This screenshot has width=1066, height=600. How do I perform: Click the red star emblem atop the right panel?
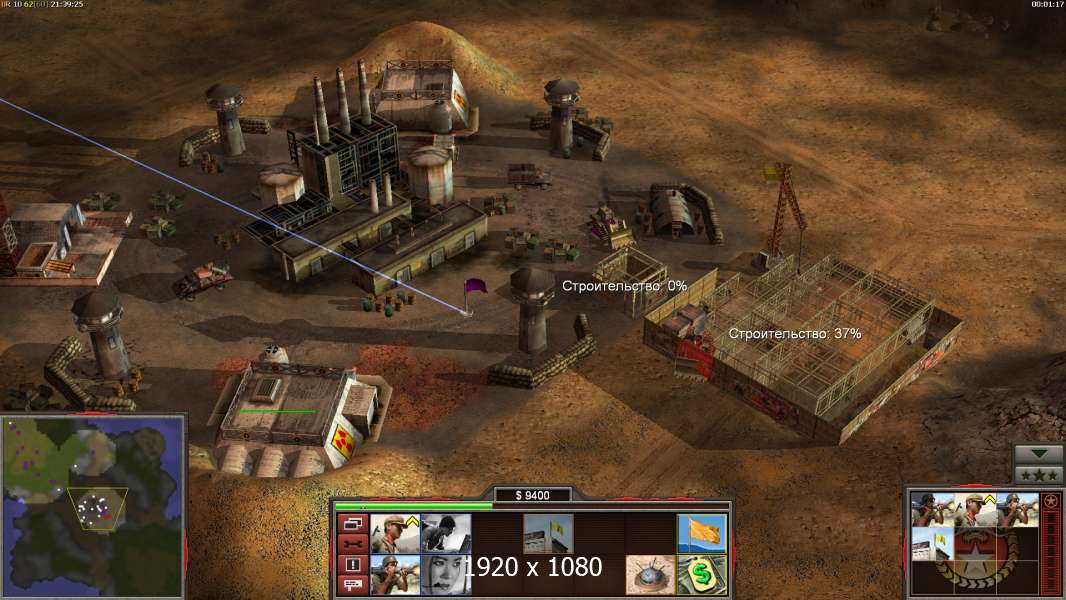click(1050, 500)
